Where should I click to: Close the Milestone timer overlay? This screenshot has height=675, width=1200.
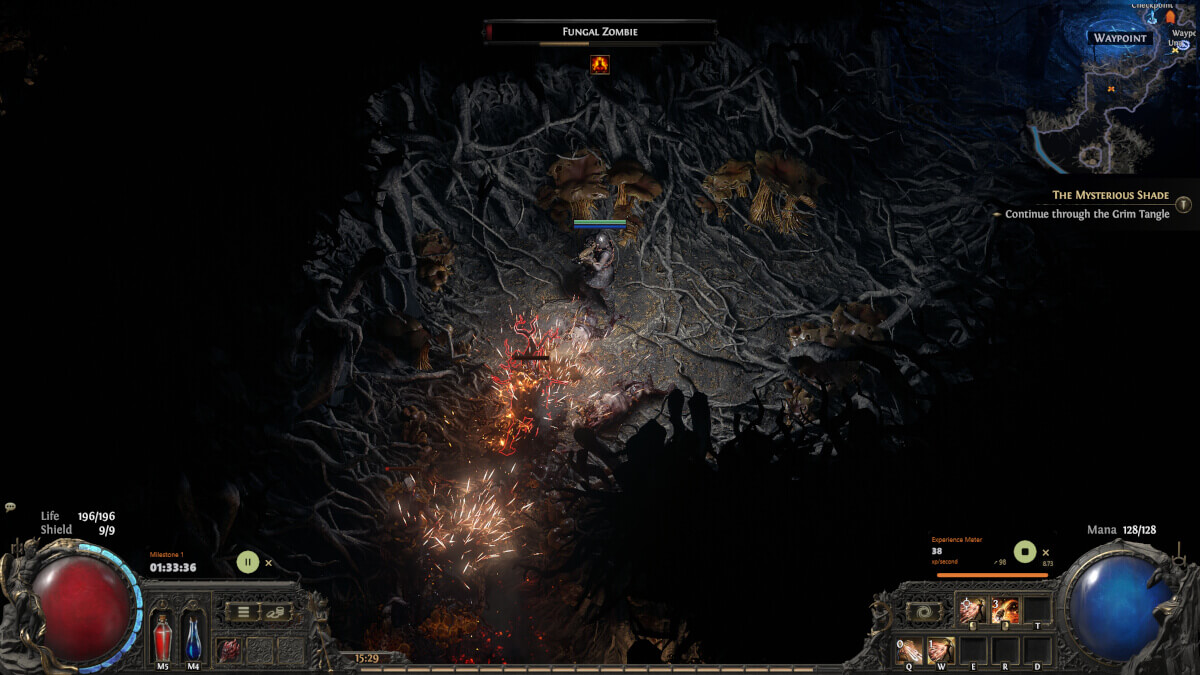pyautogui.click(x=268, y=563)
